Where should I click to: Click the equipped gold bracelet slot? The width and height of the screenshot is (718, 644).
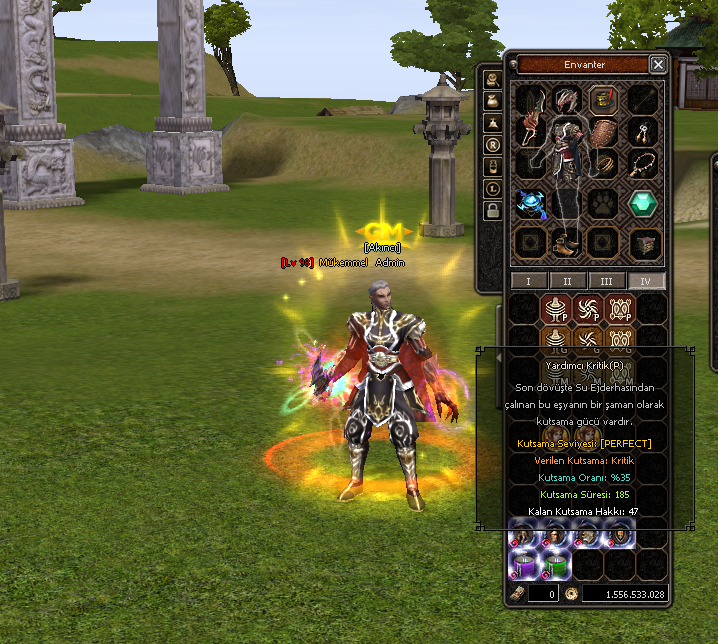pos(604,165)
